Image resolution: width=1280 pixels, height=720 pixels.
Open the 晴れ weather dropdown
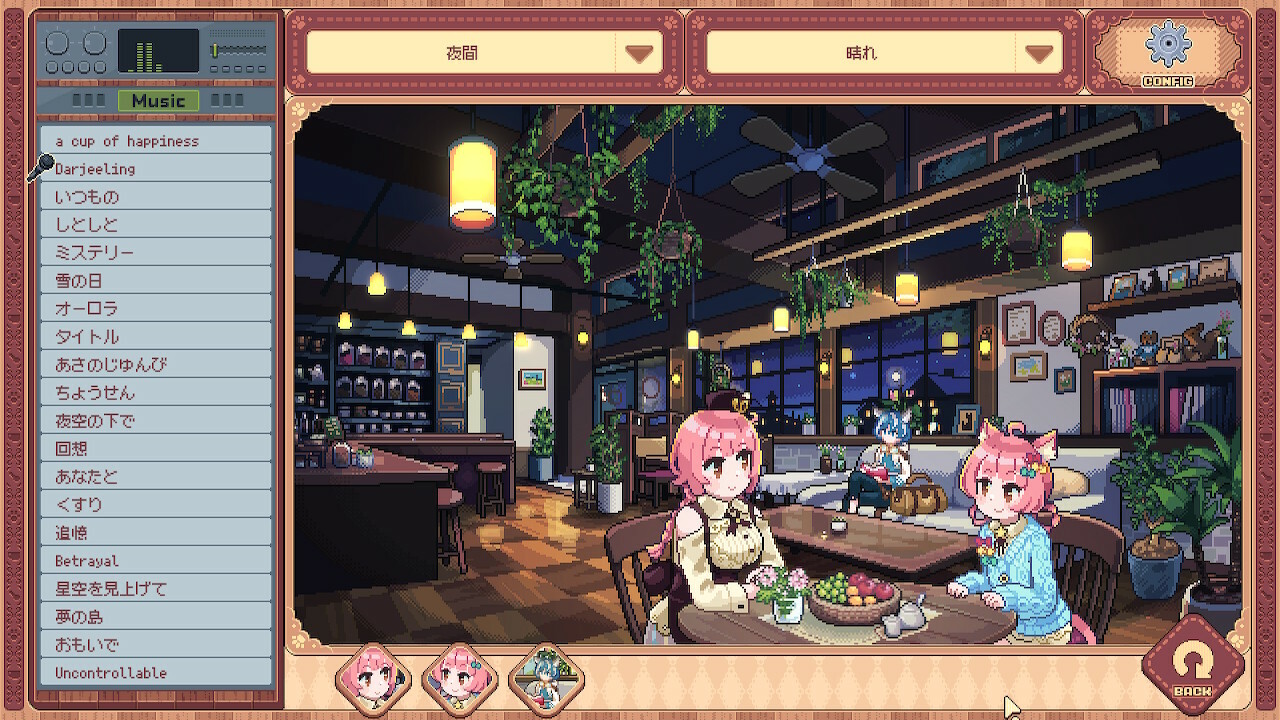point(884,53)
